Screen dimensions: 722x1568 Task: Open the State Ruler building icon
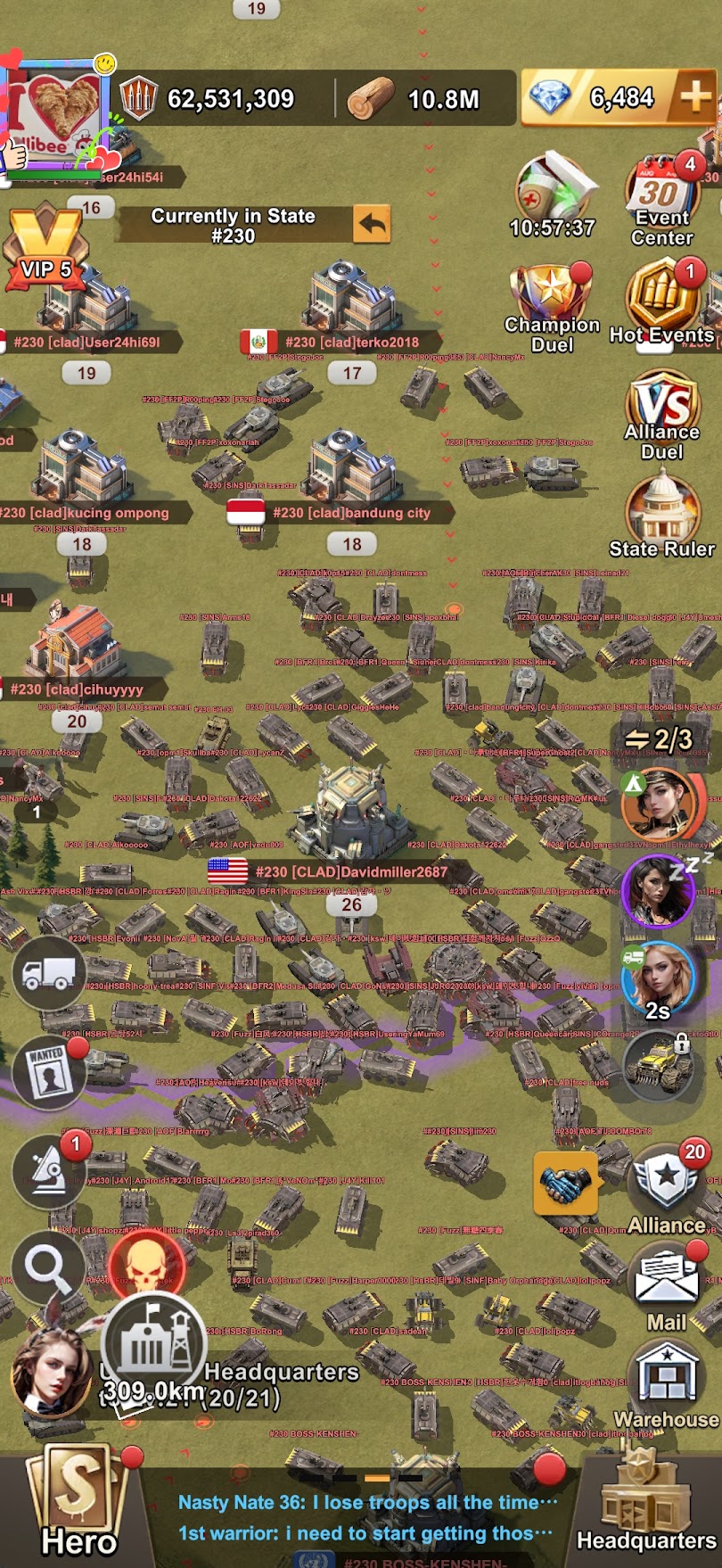[662, 513]
